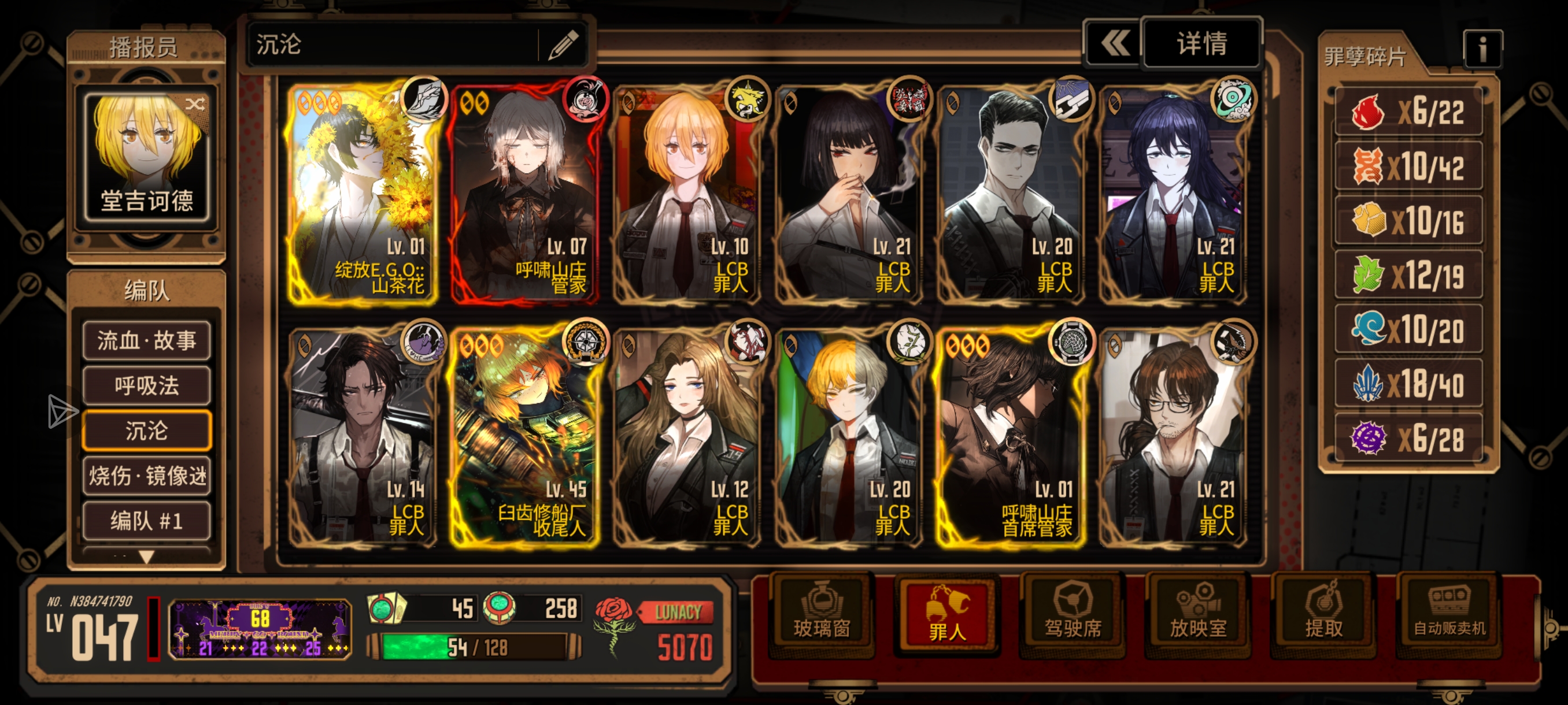Select the 编队 #1 team preset
The width and height of the screenshot is (1568, 705).
(x=147, y=521)
